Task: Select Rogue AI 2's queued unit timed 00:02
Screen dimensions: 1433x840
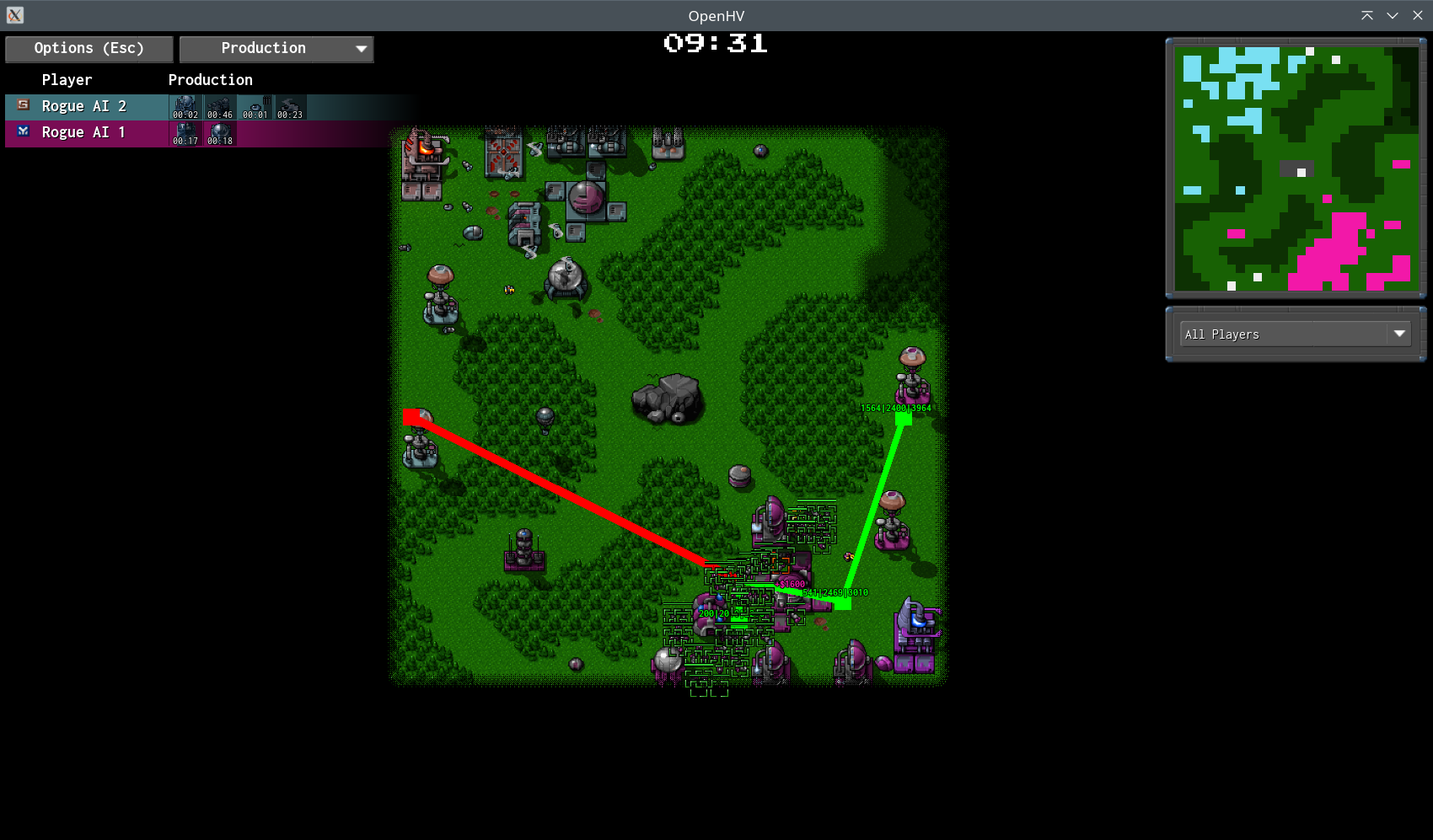Action: [x=185, y=108]
